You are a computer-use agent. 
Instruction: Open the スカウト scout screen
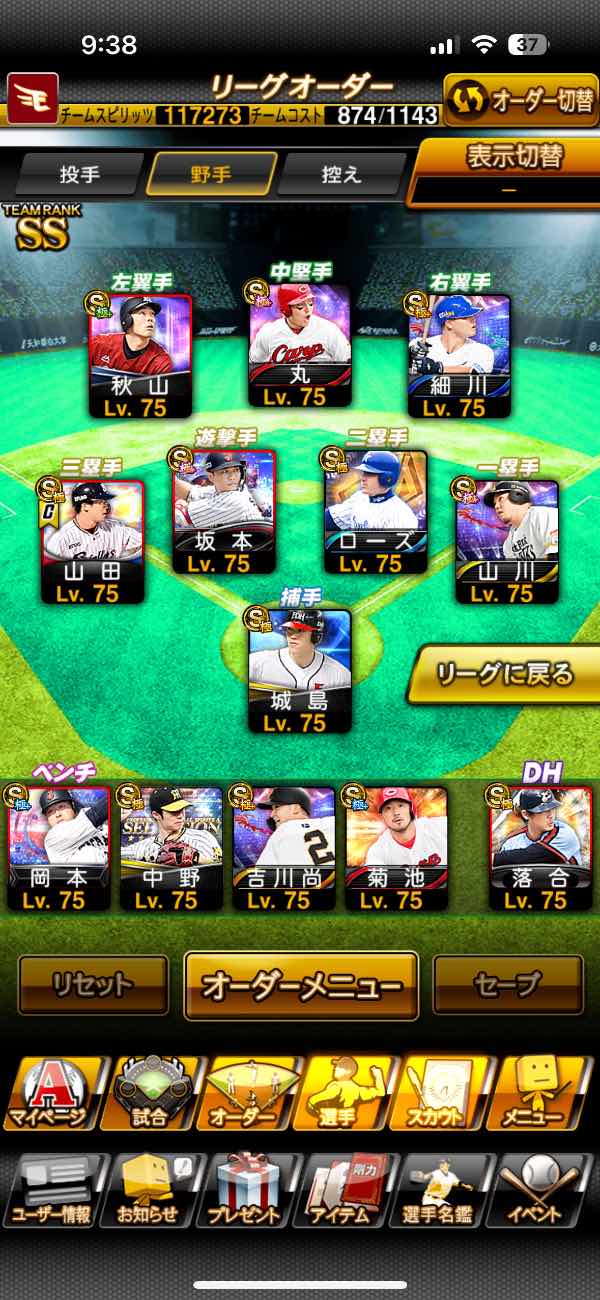point(435,1093)
